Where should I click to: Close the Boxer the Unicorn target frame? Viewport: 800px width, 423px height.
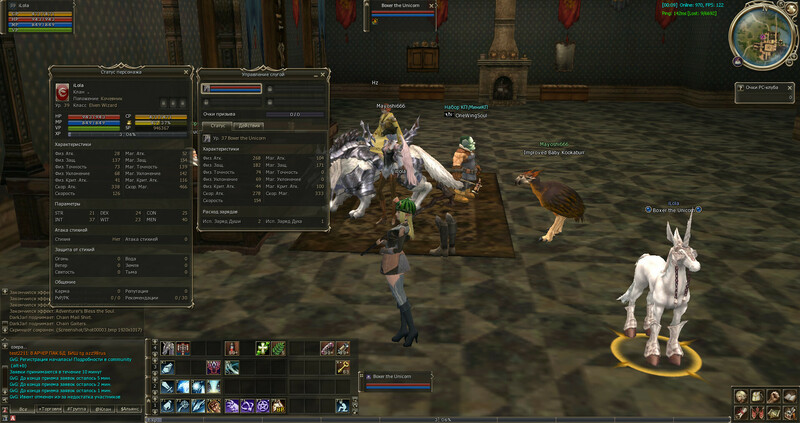click(x=433, y=6)
